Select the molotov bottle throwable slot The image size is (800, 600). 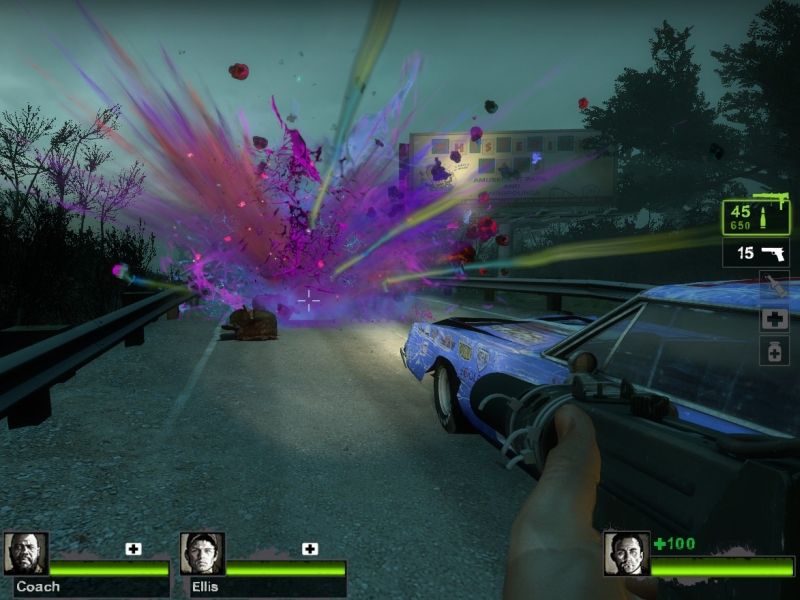pyautogui.click(x=774, y=287)
